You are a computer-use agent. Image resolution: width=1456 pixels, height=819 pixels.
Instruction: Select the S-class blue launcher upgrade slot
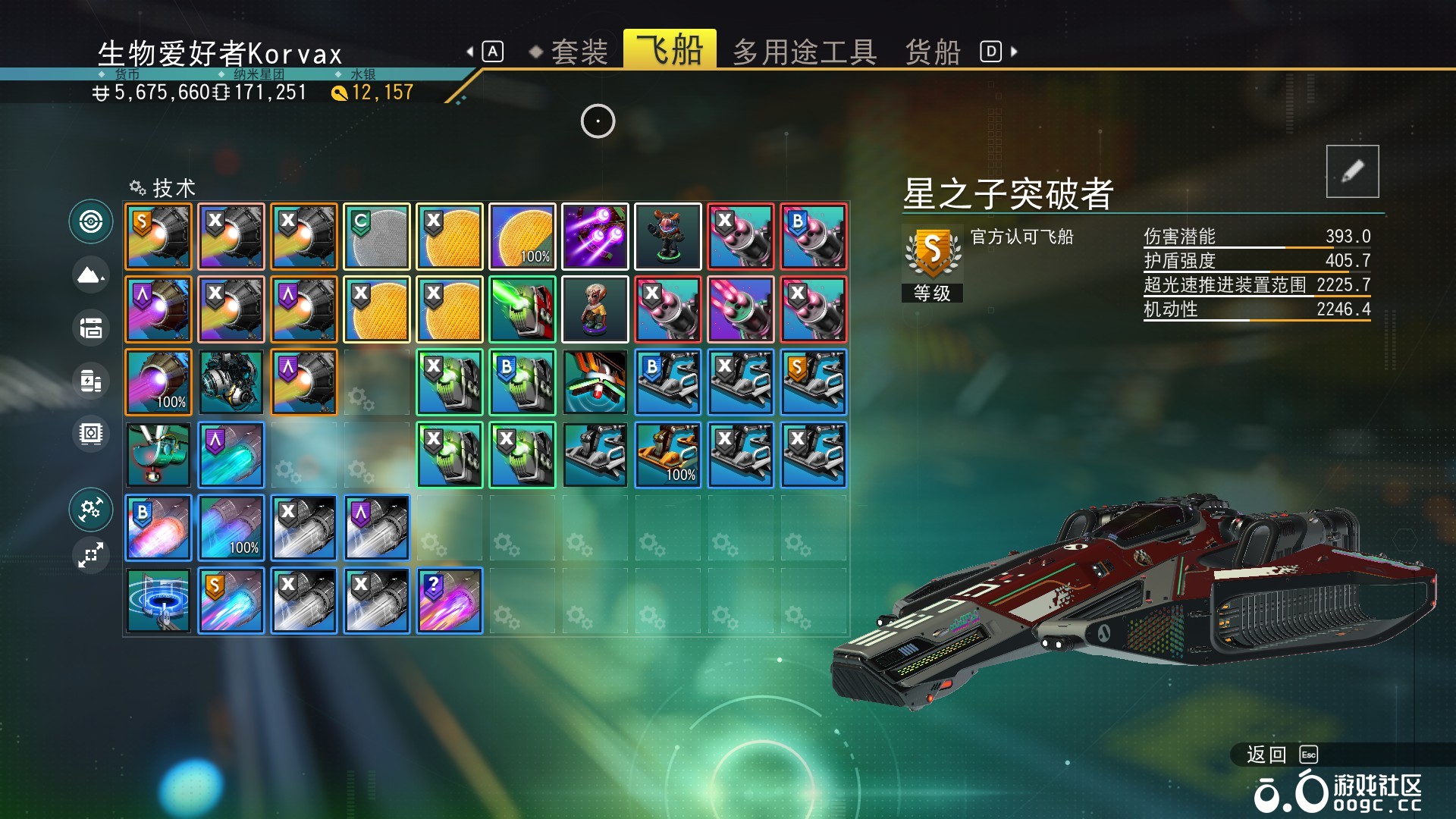(814, 382)
